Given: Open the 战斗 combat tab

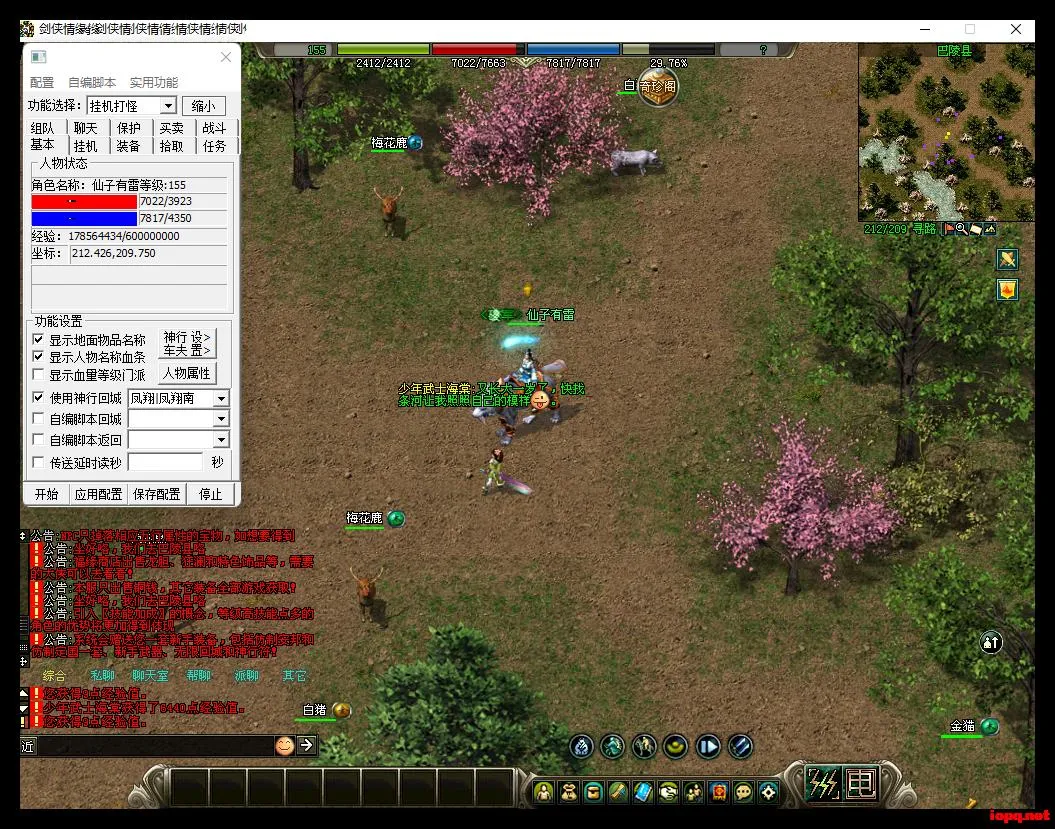Looking at the screenshot, I should point(214,128).
